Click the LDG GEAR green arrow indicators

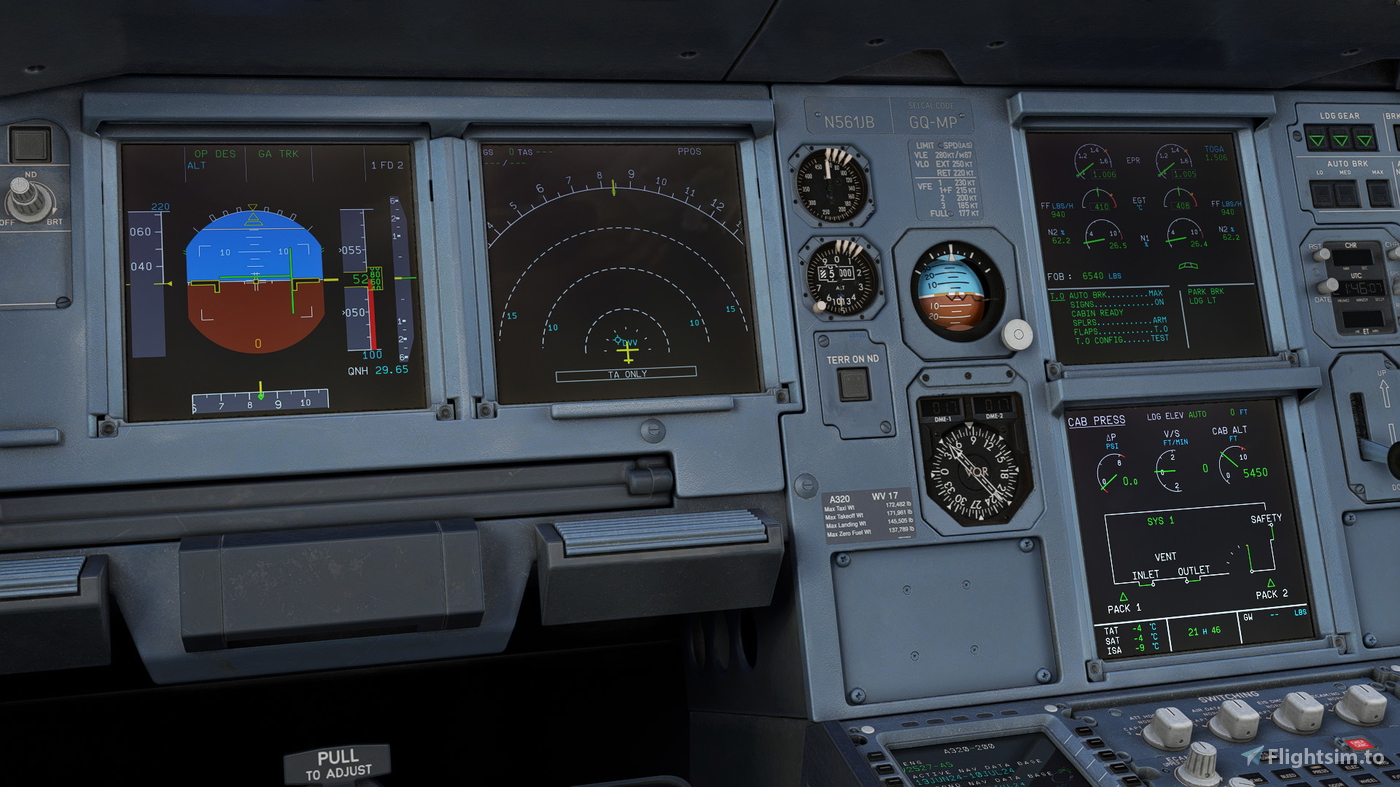[x=1339, y=139]
